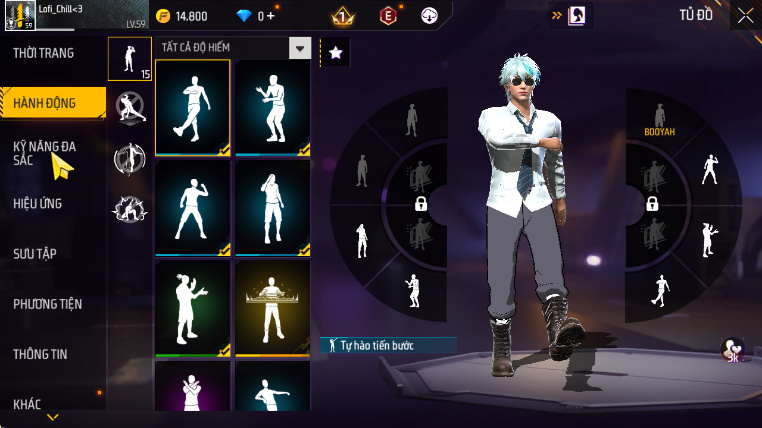Go to the Sưu Tập tab
Viewport: 762px width, 428px height.
35,254
